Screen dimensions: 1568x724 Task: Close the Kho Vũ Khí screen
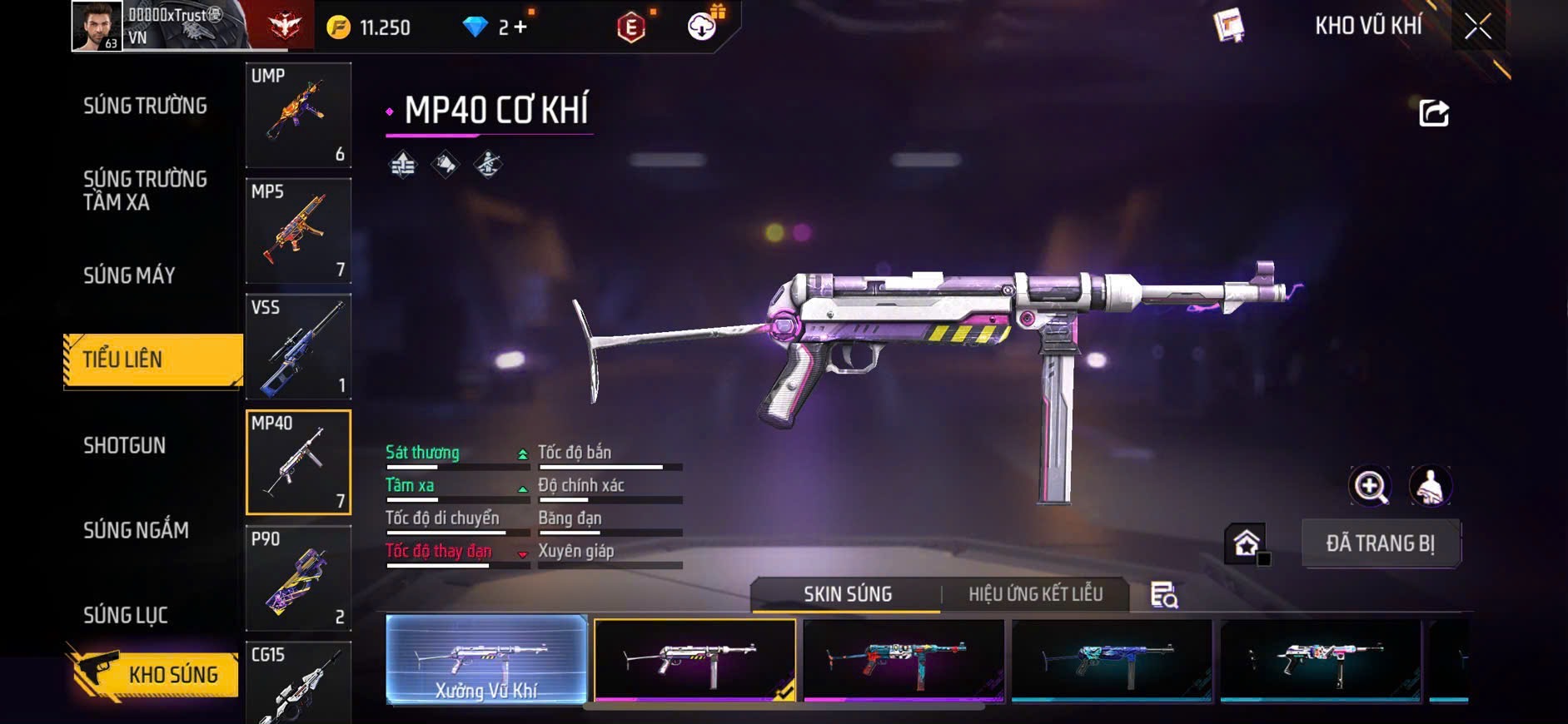pyautogui.click(x=1478, y=27)
